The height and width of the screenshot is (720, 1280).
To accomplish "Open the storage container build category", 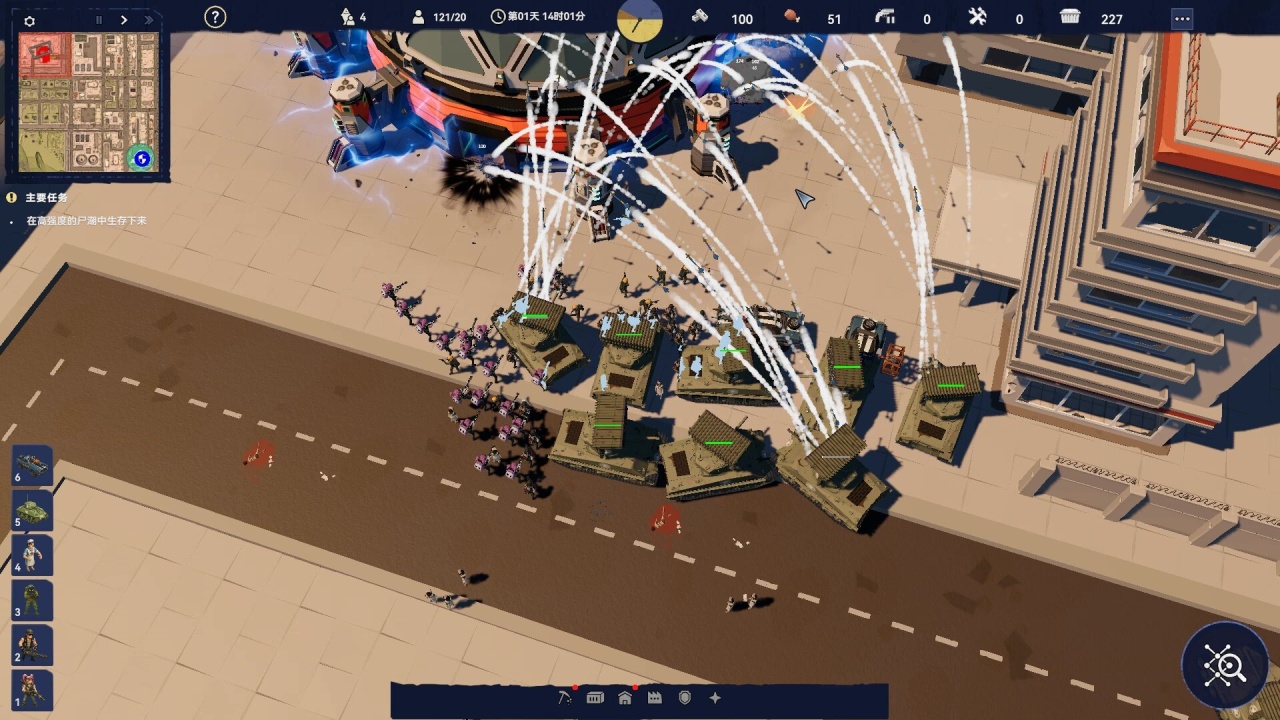I will tap(595, 698).
